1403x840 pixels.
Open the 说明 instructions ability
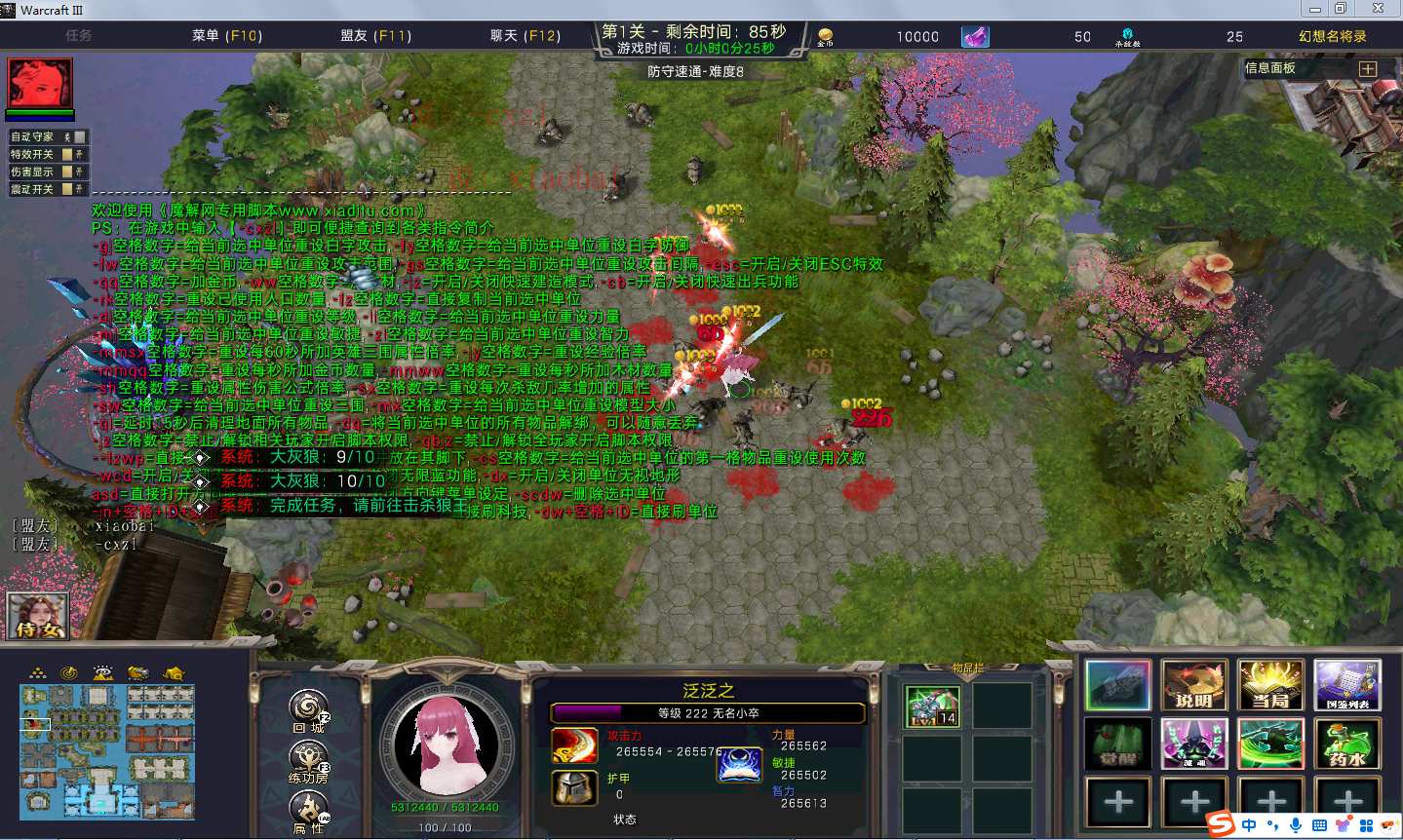(1193, 685)
